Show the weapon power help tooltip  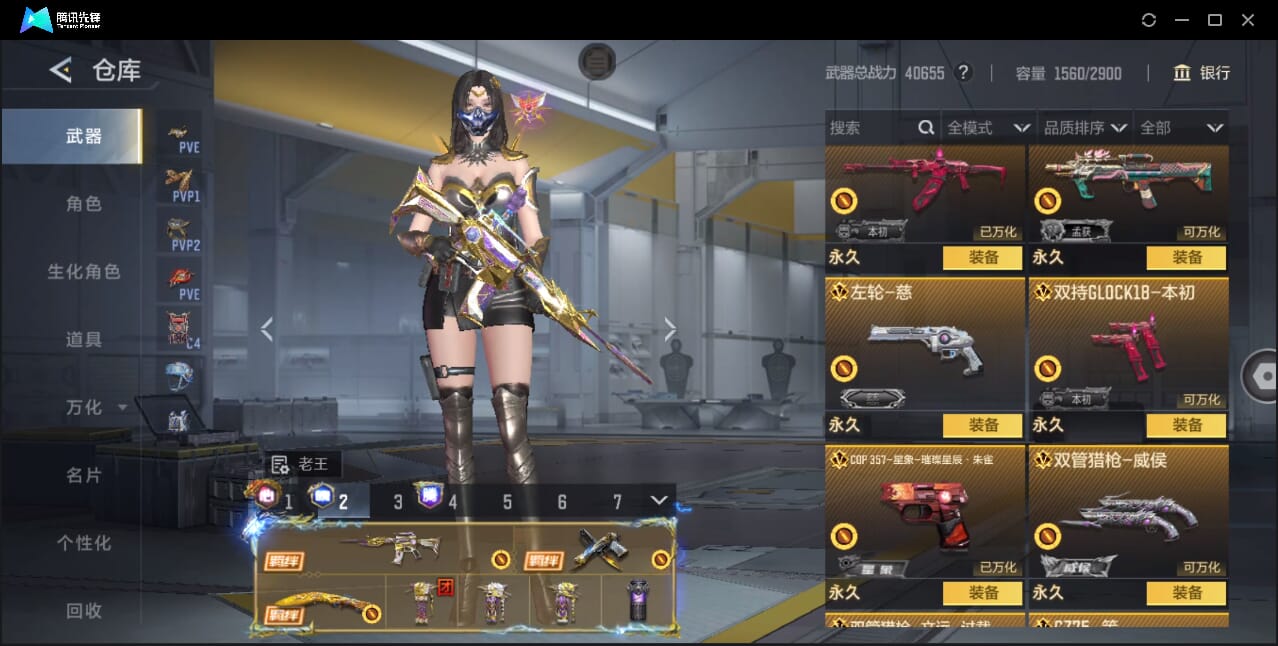pyautogui.click(x=964, y=73)
